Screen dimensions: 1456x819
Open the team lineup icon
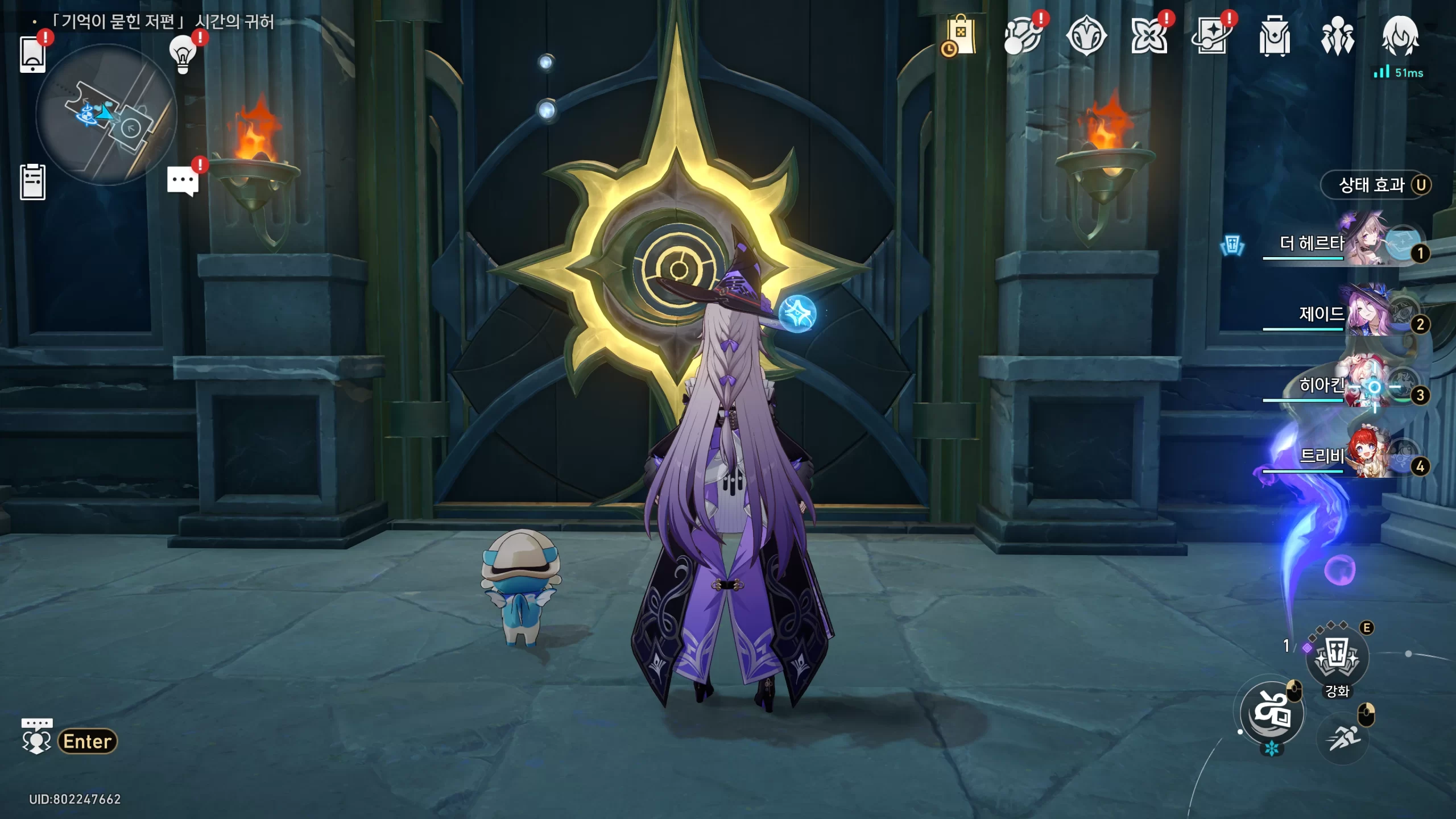(1337, 36)
